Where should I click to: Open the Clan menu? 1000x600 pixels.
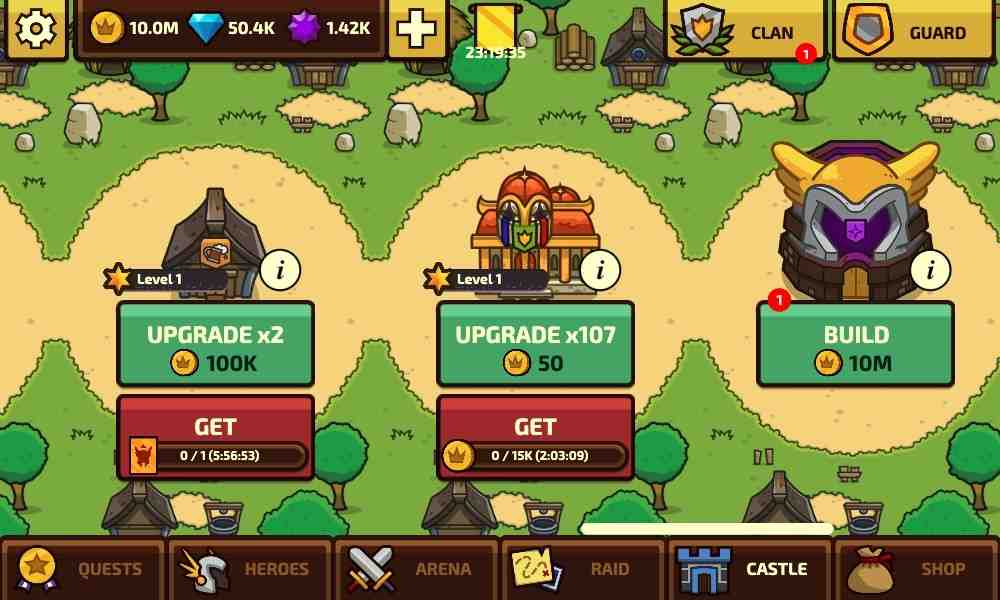tap(745, 32)
